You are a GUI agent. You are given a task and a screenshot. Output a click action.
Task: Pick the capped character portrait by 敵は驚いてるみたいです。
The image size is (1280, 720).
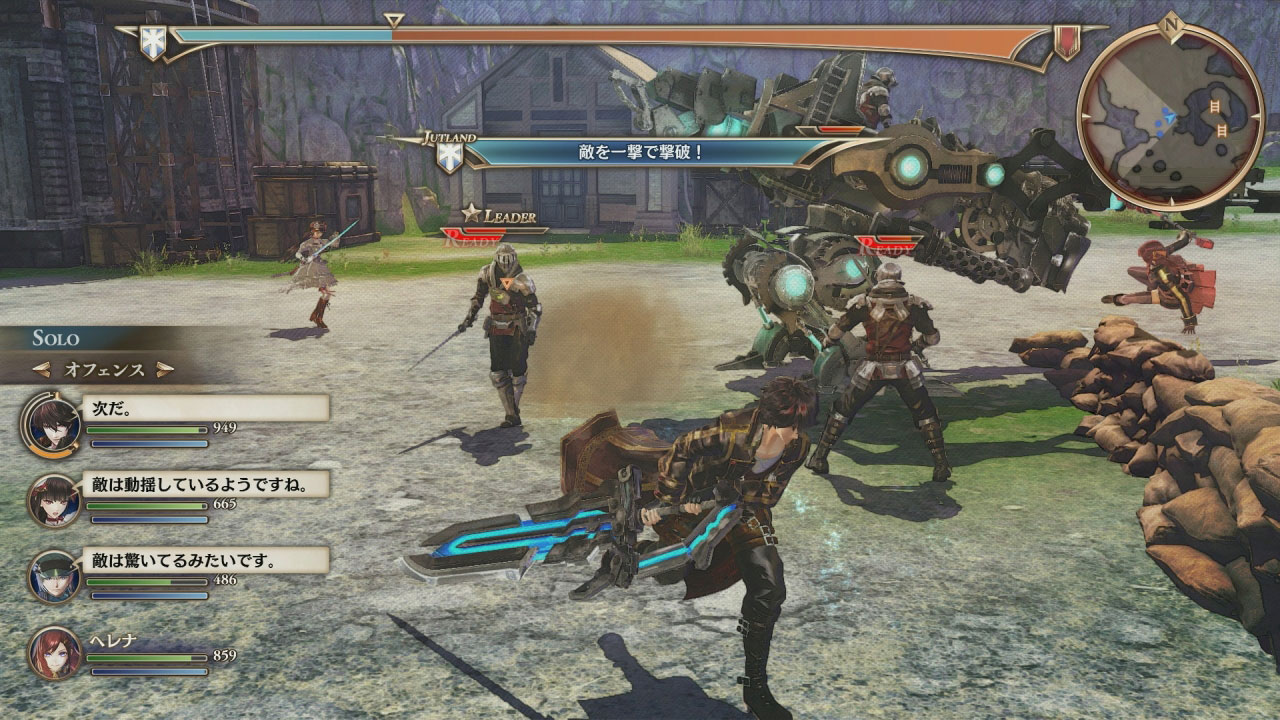tap(54, 576)
